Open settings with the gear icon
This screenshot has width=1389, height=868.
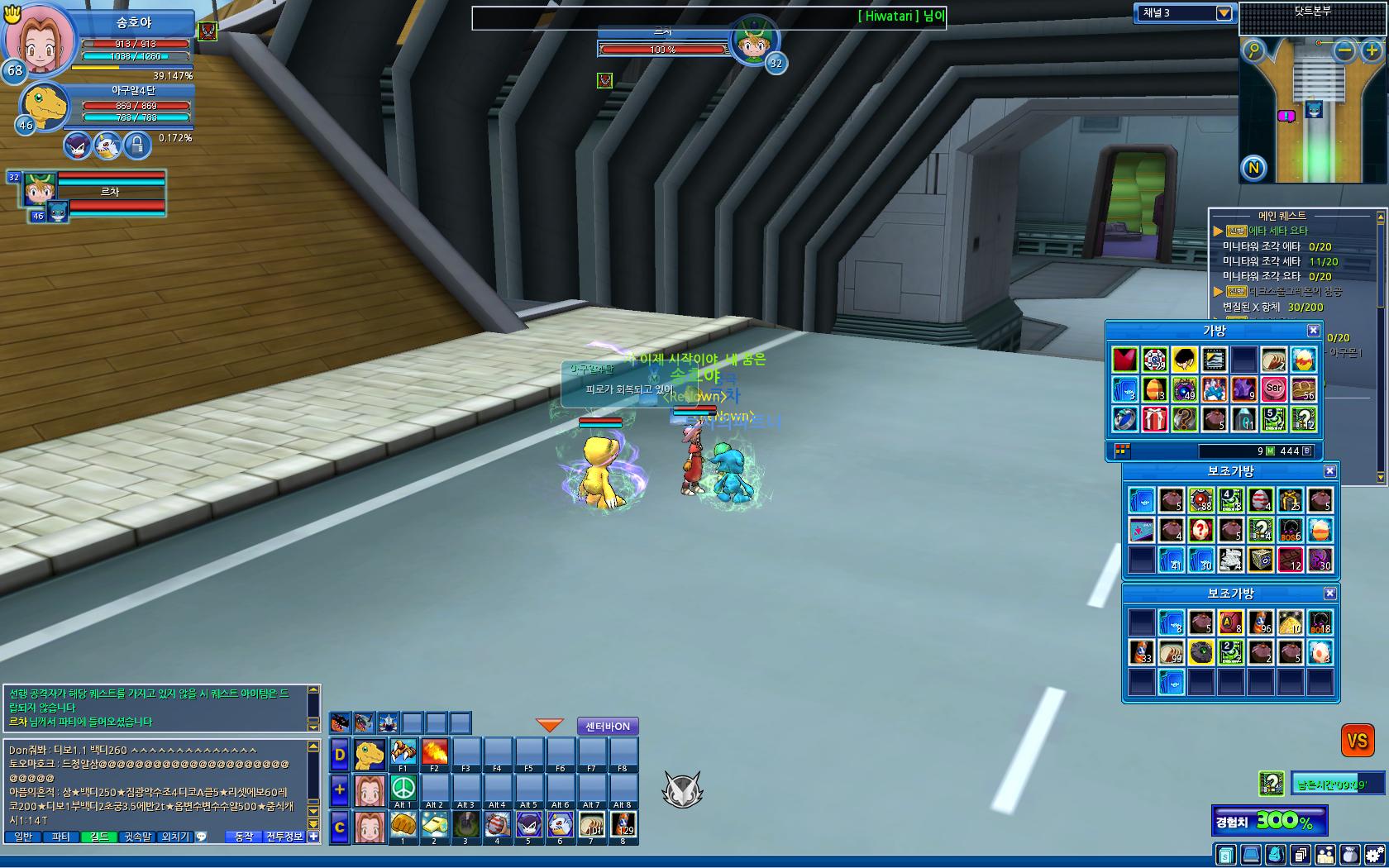[x=1374, y=855]
